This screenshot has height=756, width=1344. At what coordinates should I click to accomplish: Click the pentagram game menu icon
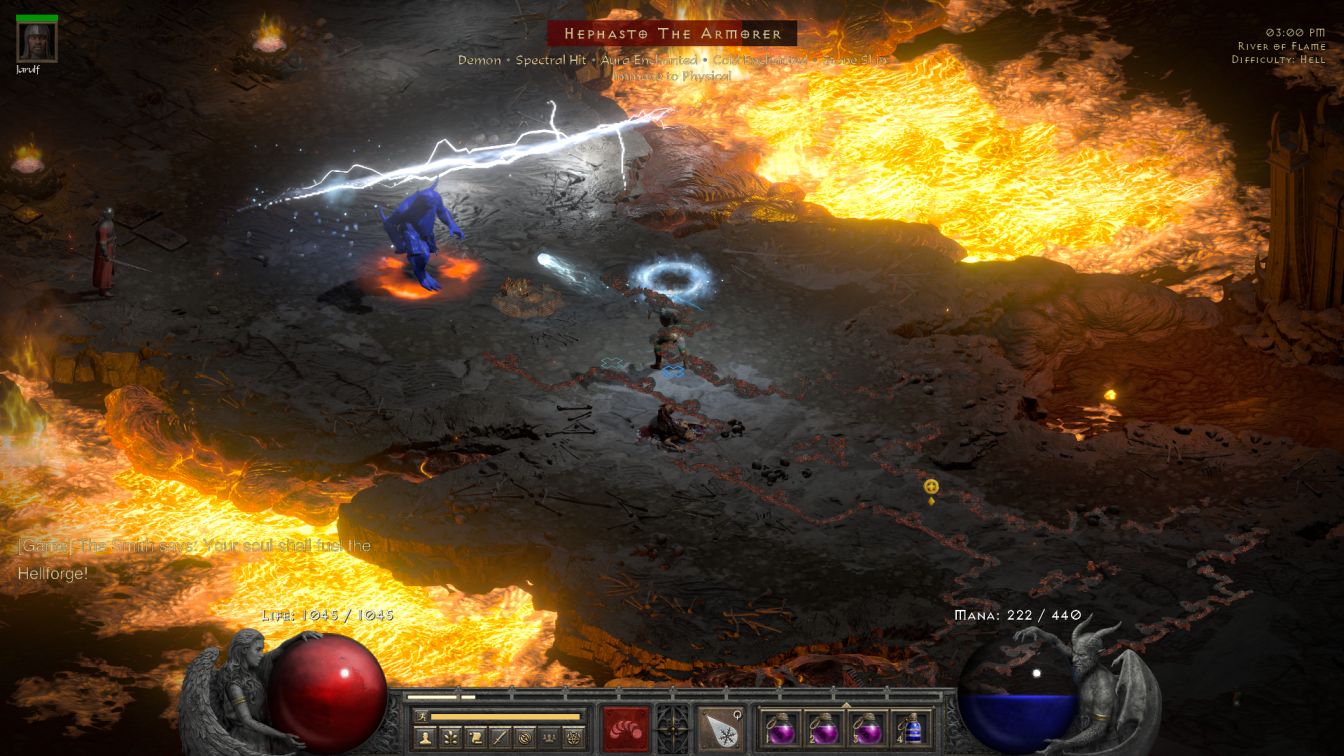click(x=573, y=738)
